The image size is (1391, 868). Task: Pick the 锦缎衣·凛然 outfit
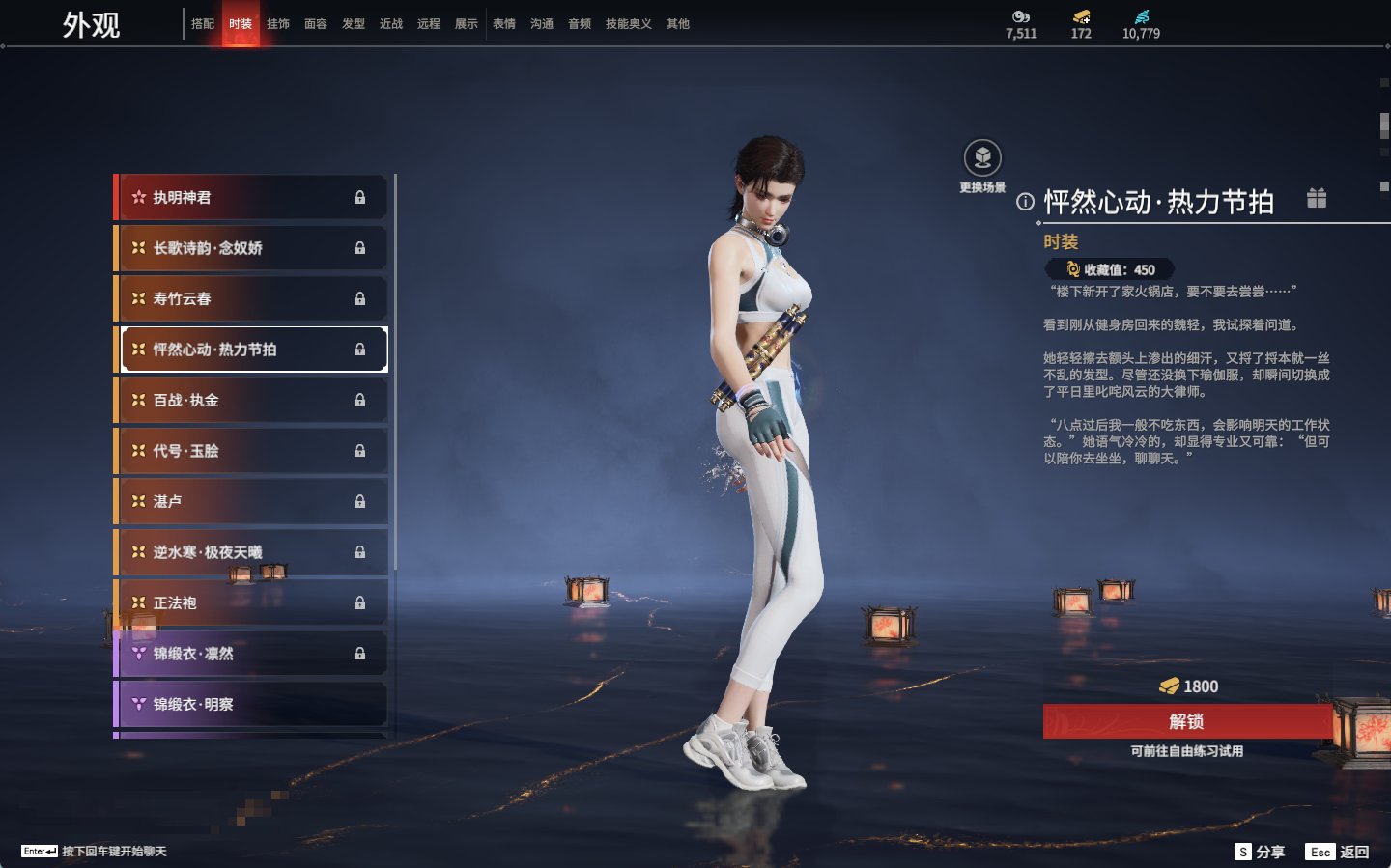click(x=251, y=654)
